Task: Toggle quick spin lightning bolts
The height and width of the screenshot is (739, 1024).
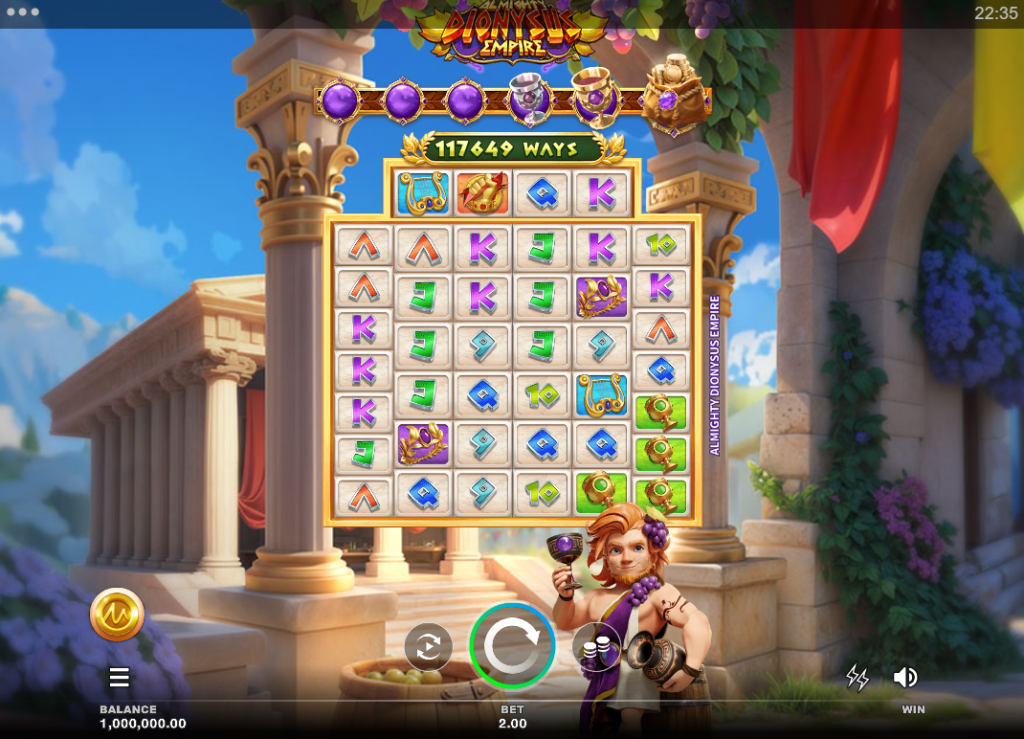Action: [857, 677]
